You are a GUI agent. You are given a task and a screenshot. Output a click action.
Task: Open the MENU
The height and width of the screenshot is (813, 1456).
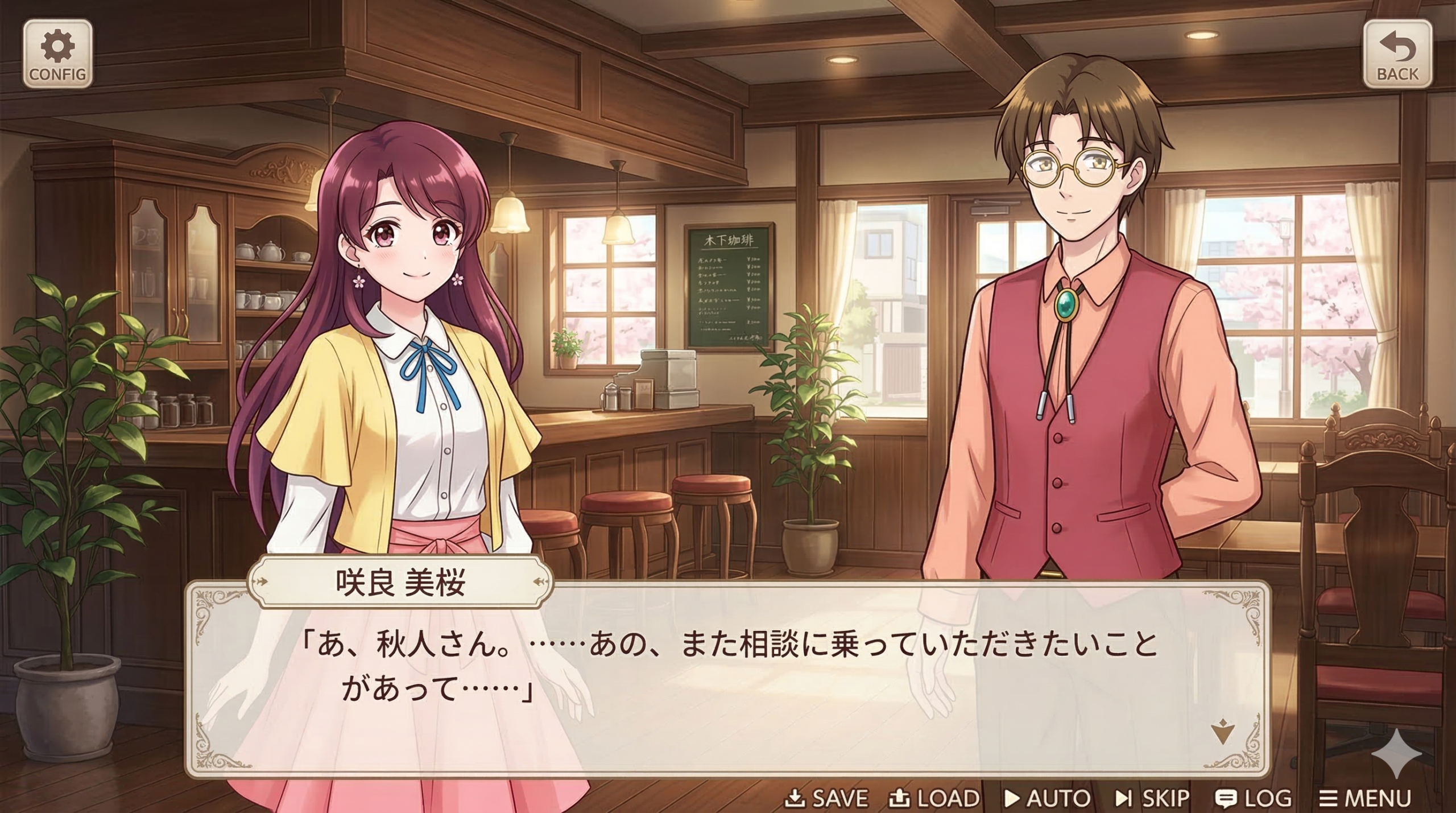(x=1365, y=798)
